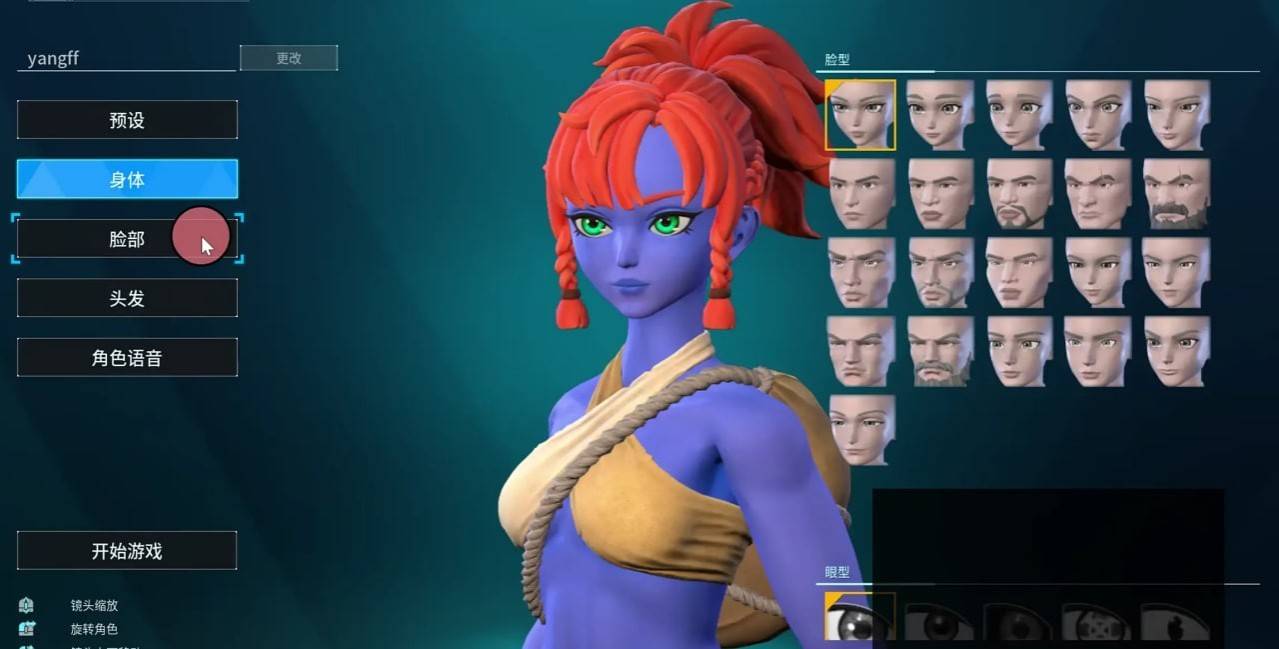The height and width of the screenshot is (649, 1279).
Task: Click the yangff character name field
Action: pos(126,58)
